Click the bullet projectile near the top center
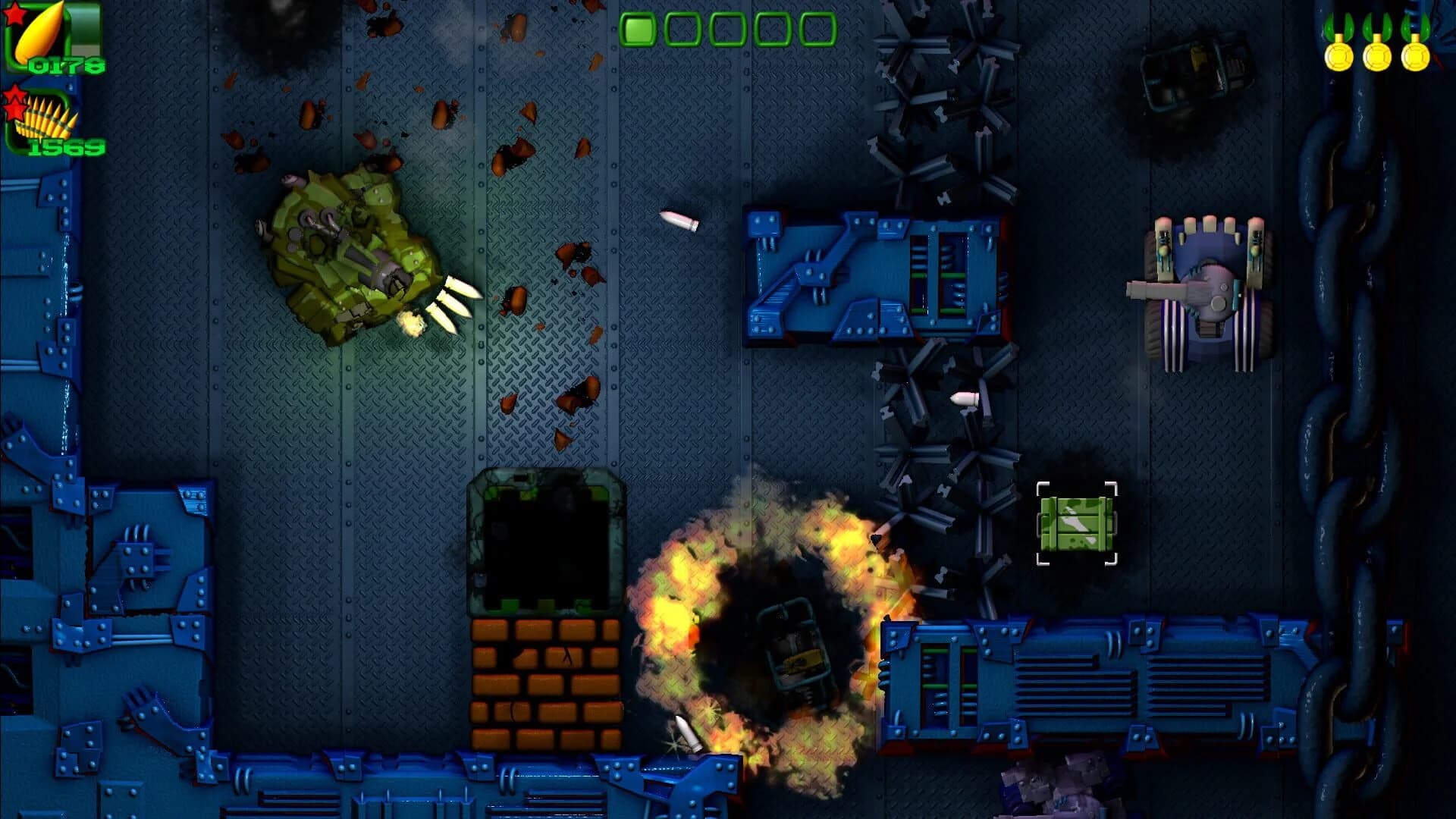The width and height of the screenshot is (1456, 819). pyautogui.click(x=679, y=220)
